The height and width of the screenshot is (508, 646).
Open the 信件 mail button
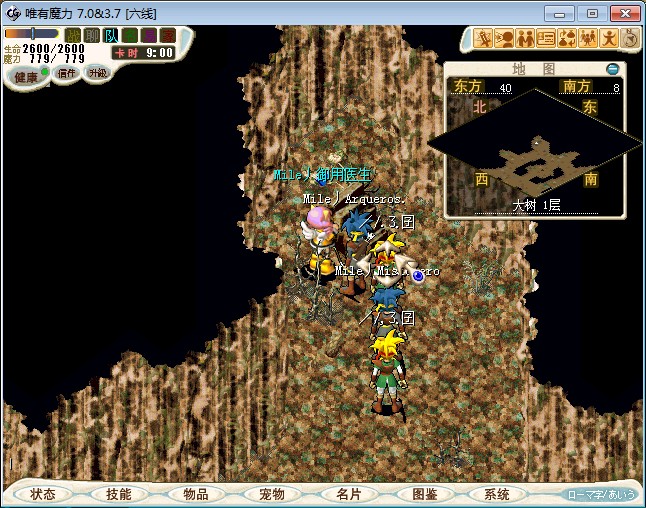point(66,73)
